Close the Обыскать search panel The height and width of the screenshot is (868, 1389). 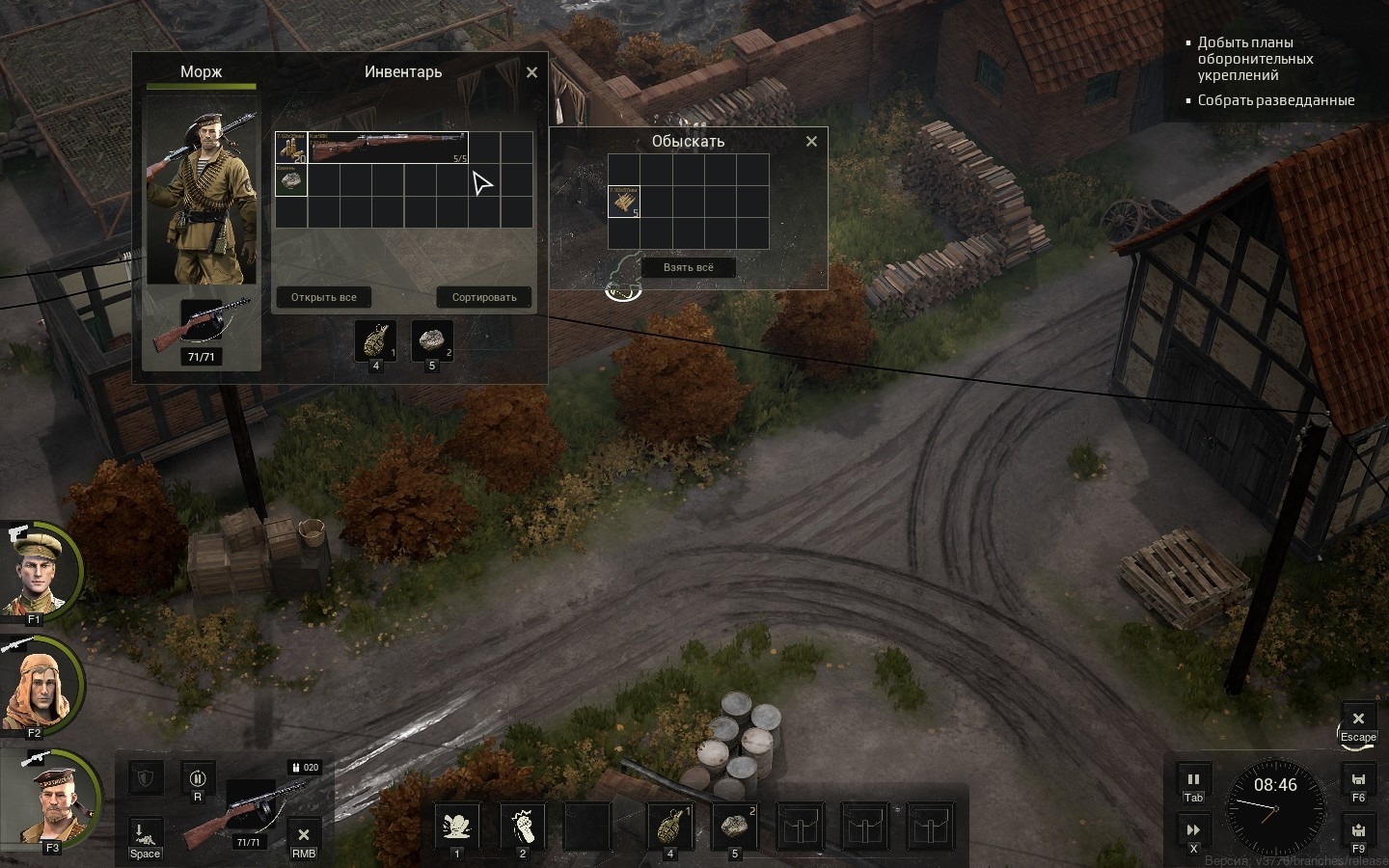[x=811, y=142]
